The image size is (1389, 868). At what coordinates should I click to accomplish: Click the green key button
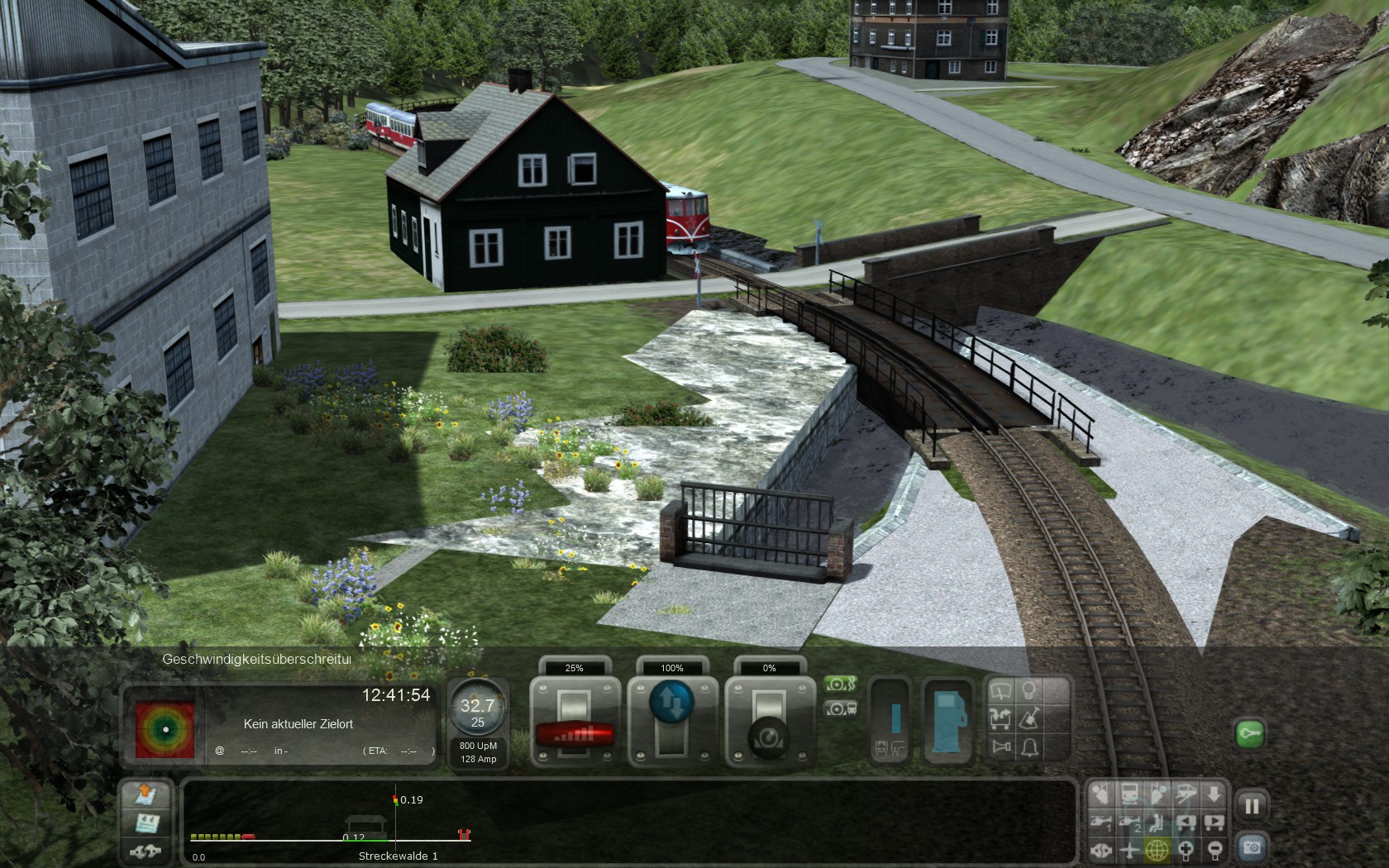coord(1249,733)
